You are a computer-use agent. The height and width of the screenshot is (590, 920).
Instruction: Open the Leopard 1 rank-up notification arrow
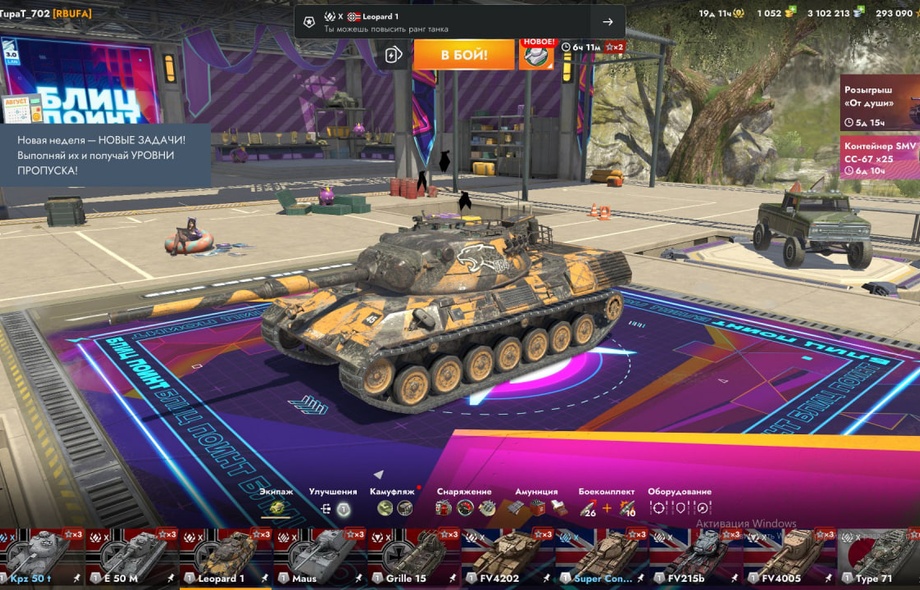(x=607, y=21)
